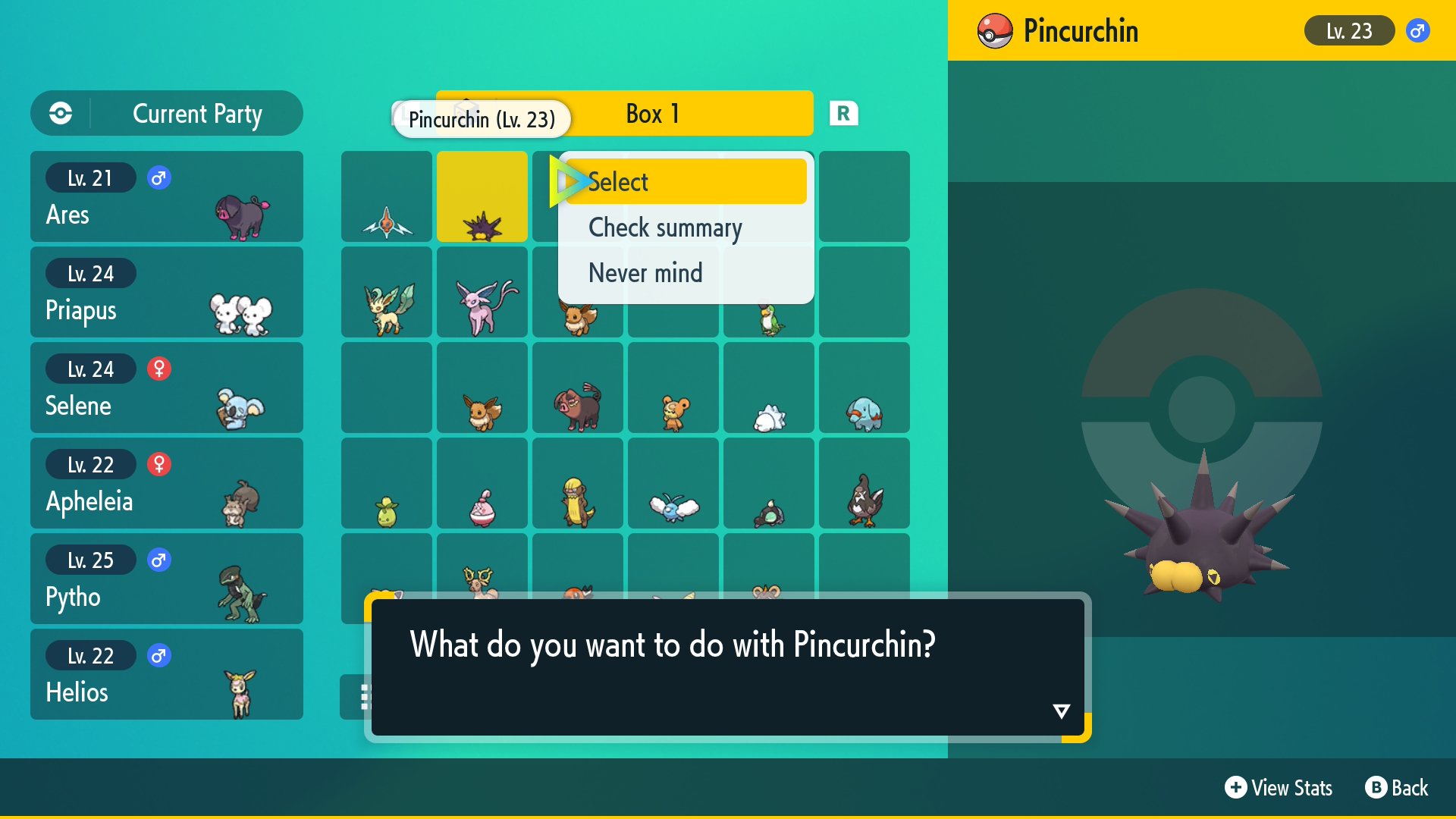
Task: Select the highlighted Pincurchin box slot
Action: coord(482,196)
